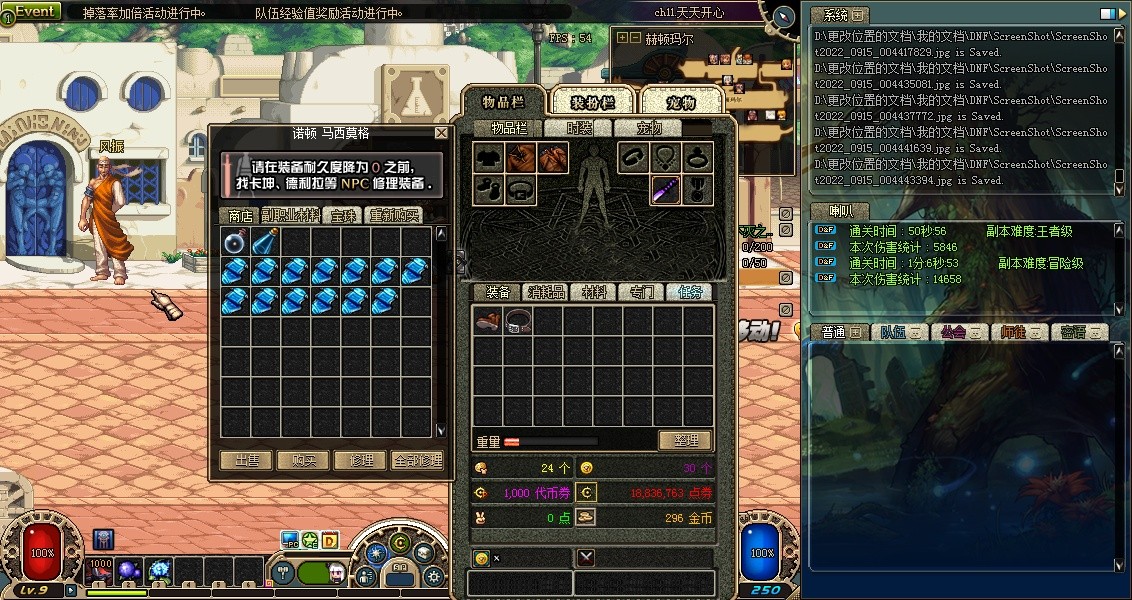This screenshot has height=600, width=1132.
Task: Pick the belt item in the bag
Action: [x=518, y=321]
